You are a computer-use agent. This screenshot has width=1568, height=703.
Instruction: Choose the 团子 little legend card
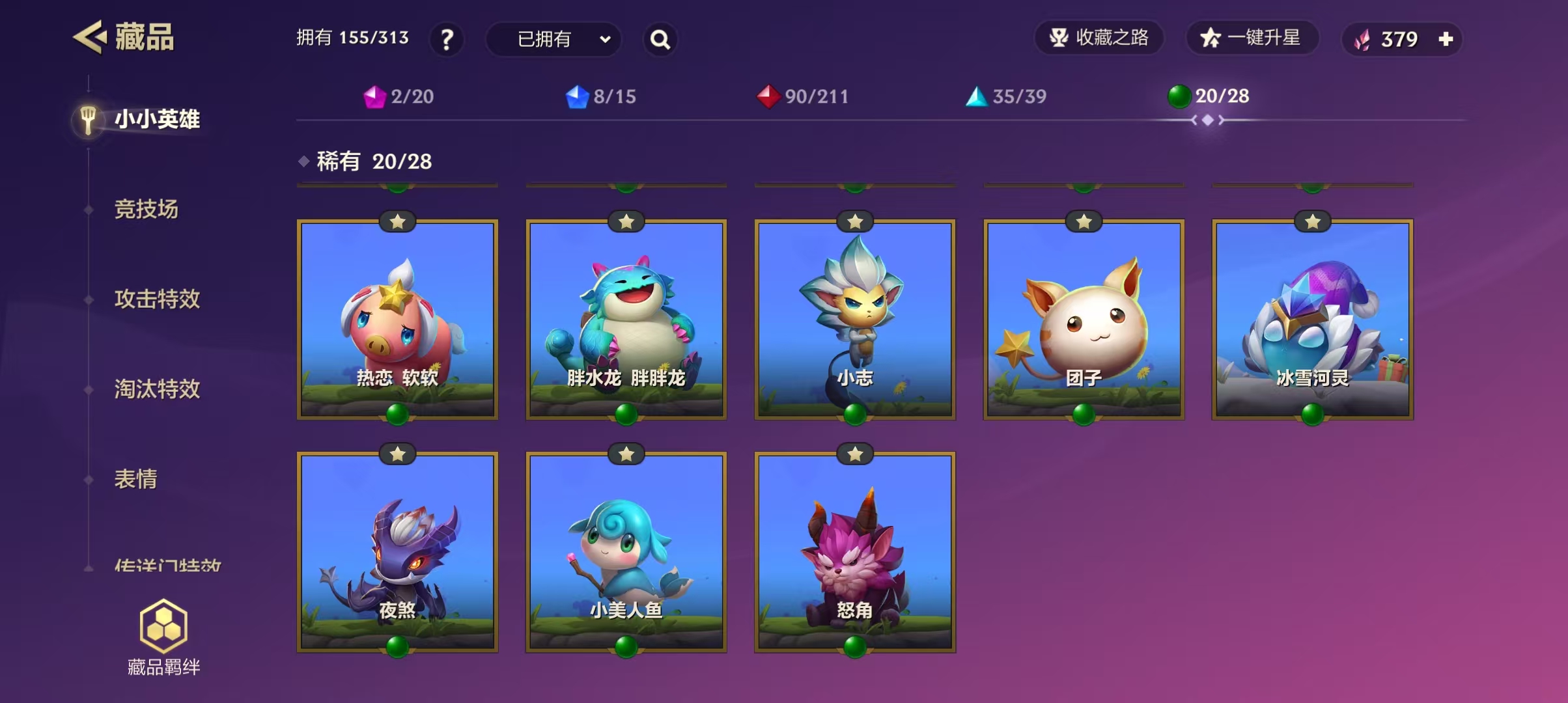[x=1084, y=319]
